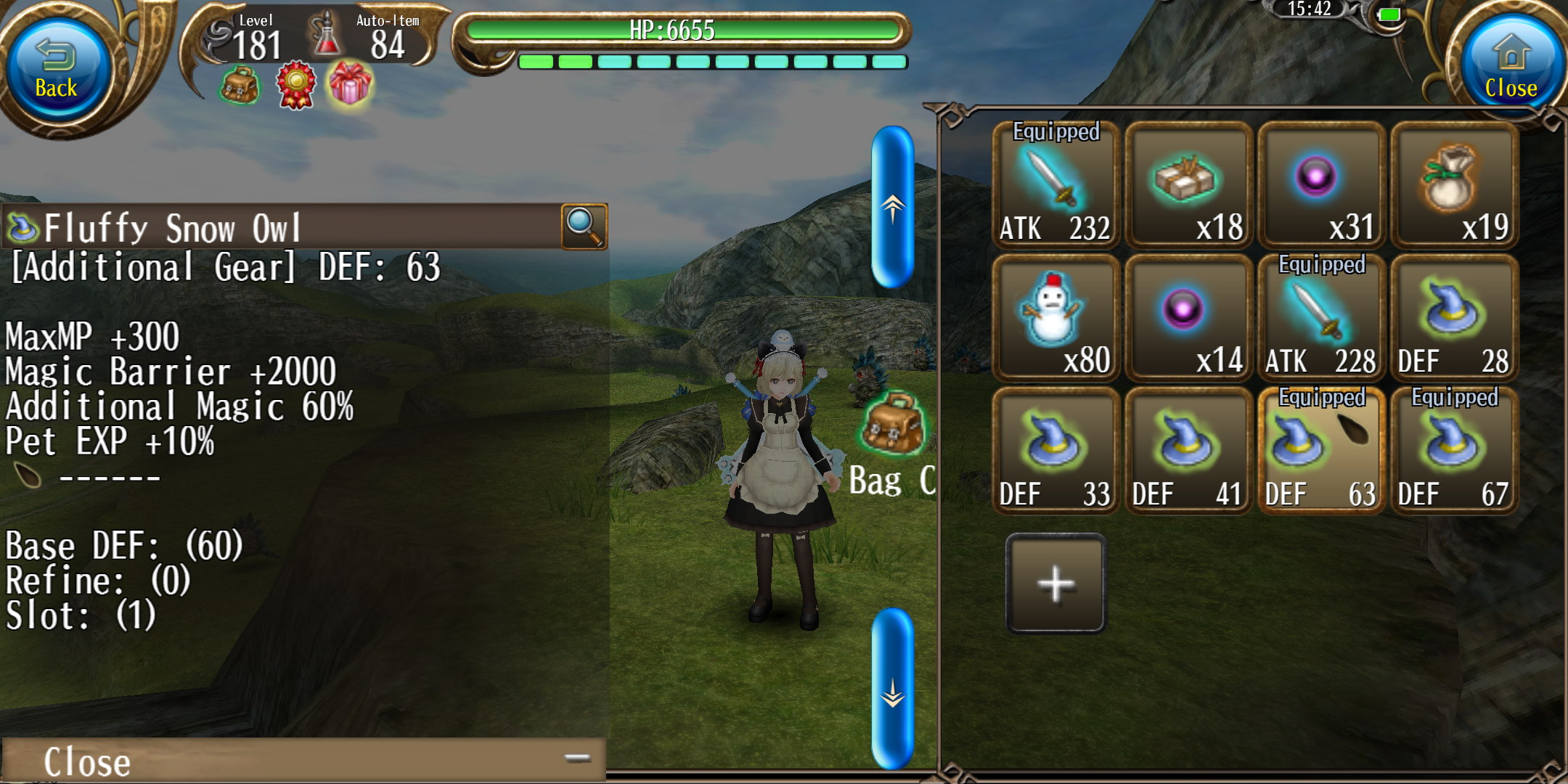Image resolution: width=1568 pixels, height=784 pixels.
Task: Select the equipped ATK 232 sword slot
Action: tap(1055, 186)
